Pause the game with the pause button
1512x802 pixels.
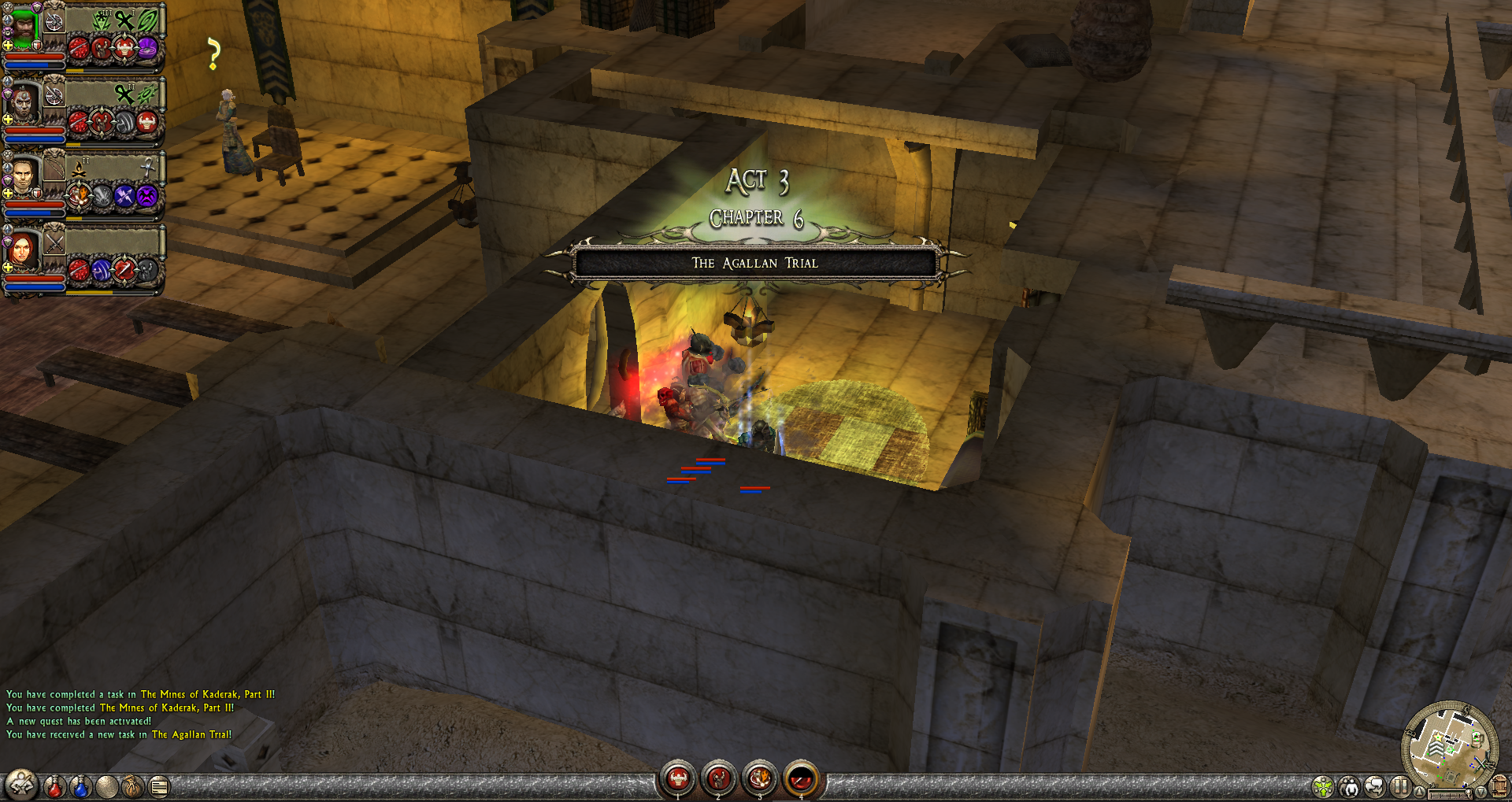coord(1399,785)
